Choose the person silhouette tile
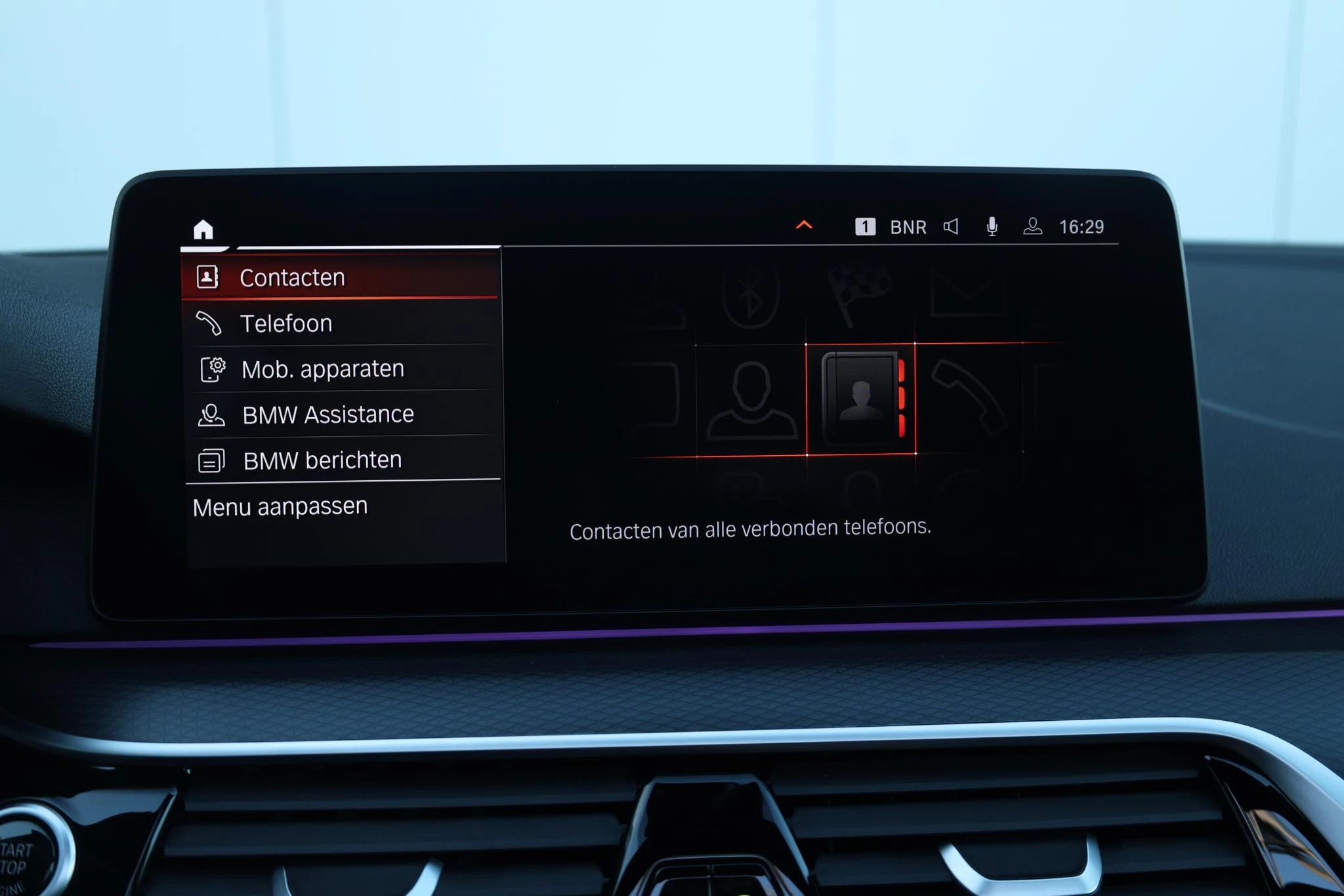Screen dimensions: 1344x896 click(x=751, y=399)
